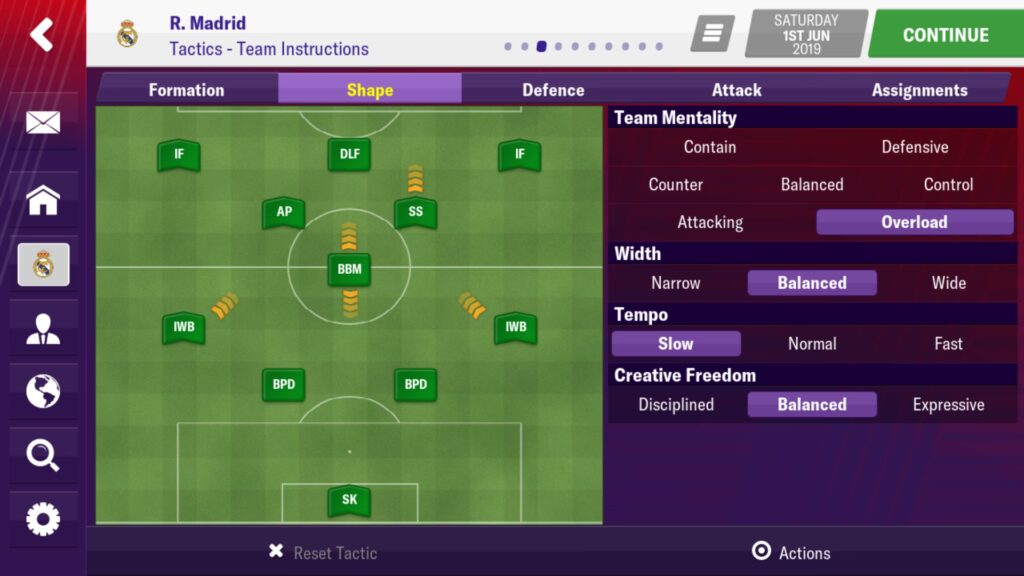Open the search magnifier icon

coord(42,456)
